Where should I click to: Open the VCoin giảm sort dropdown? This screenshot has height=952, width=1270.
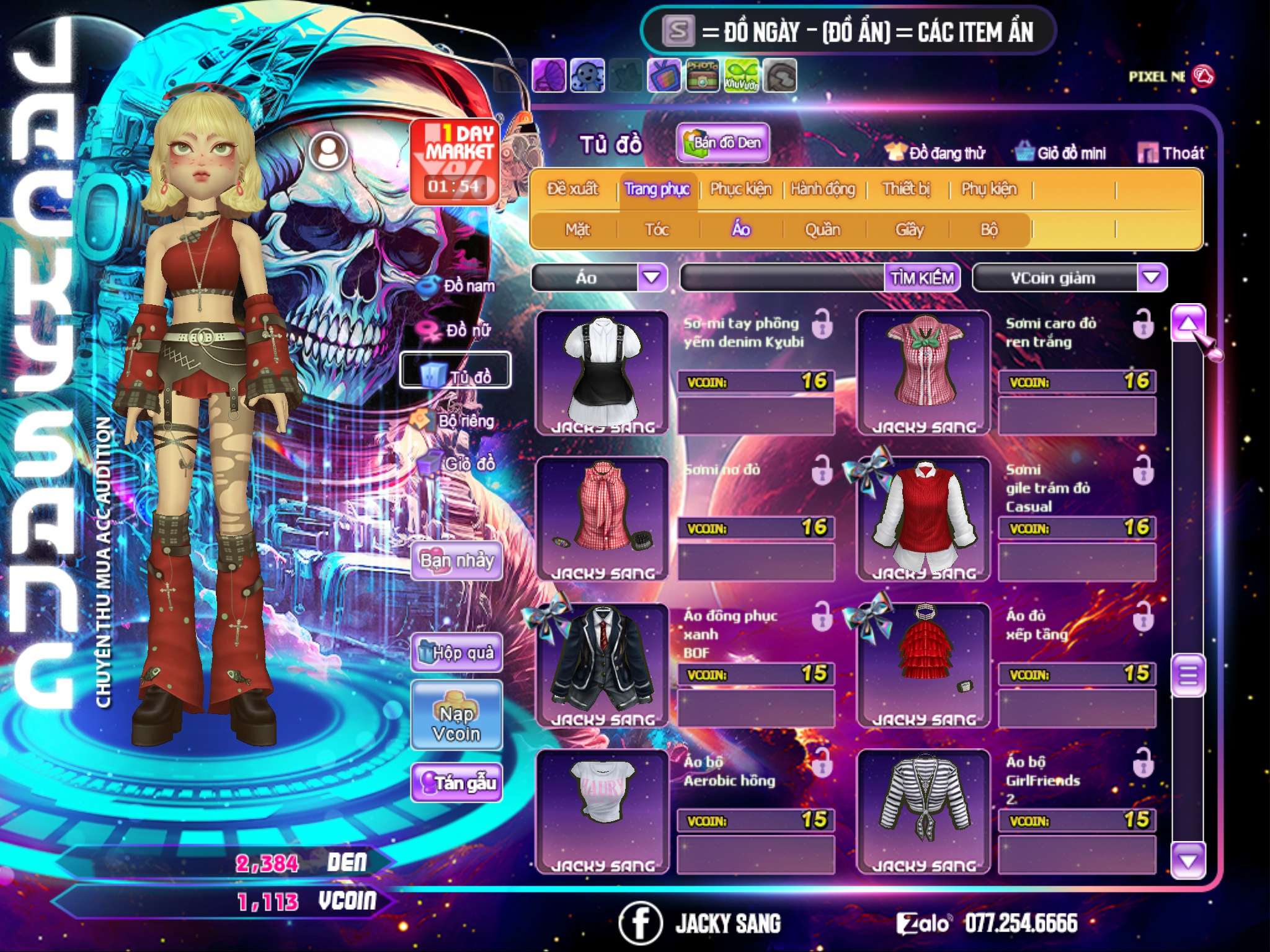pos(1152,277)
